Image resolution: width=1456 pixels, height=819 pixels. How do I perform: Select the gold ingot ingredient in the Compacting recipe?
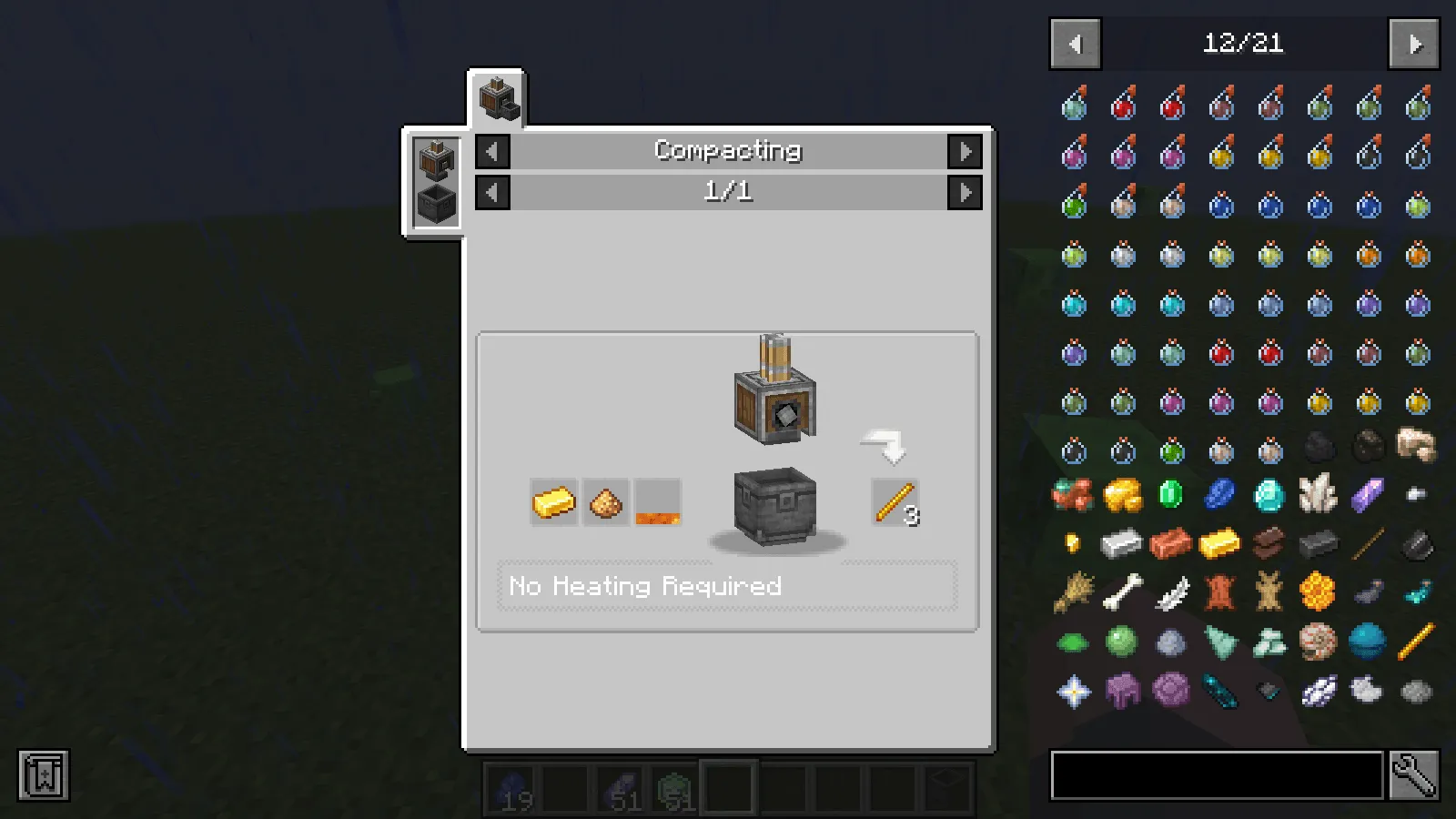point(554,501)
